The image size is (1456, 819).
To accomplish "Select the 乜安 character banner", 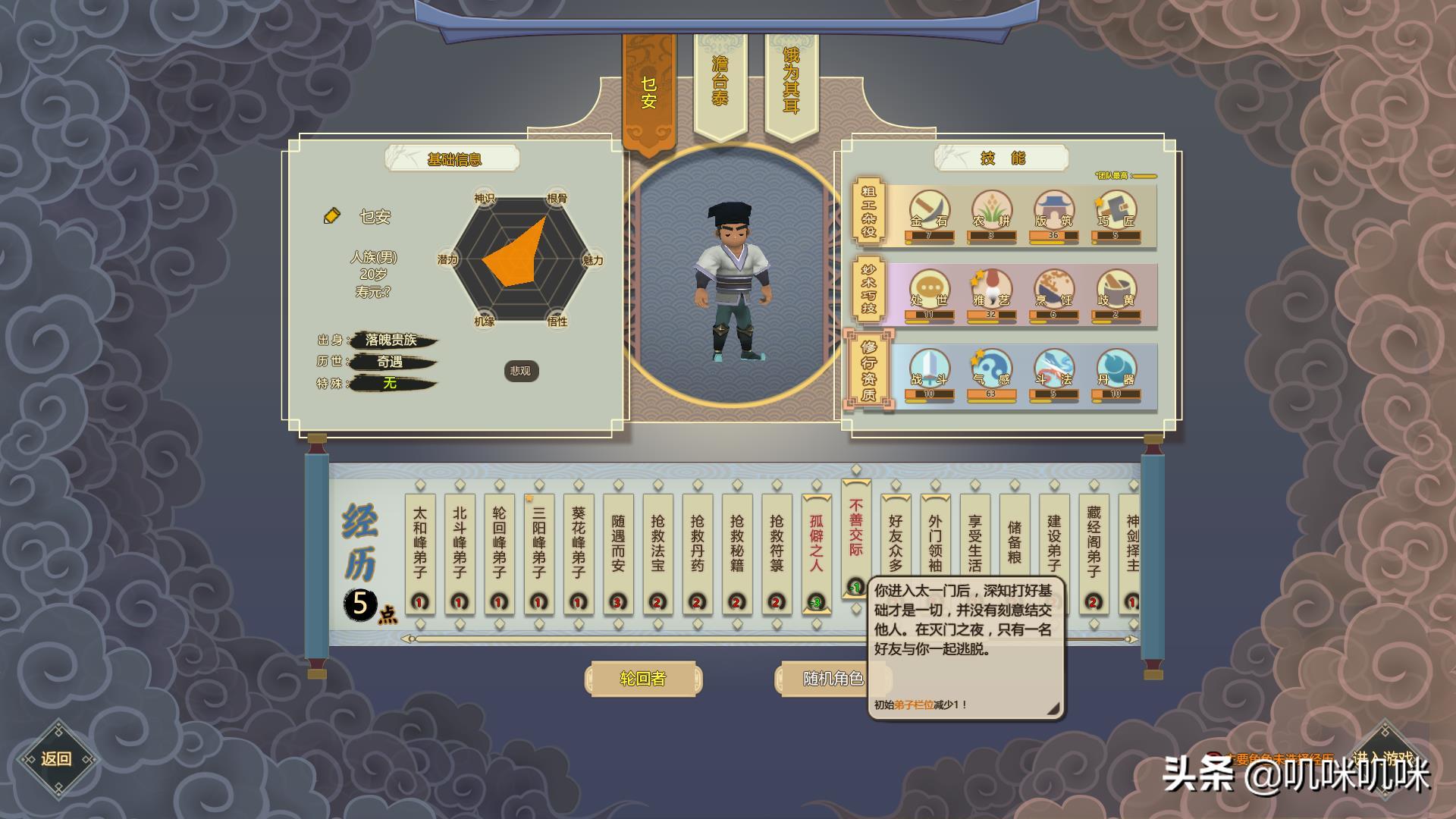I will [x=648, y=93].
